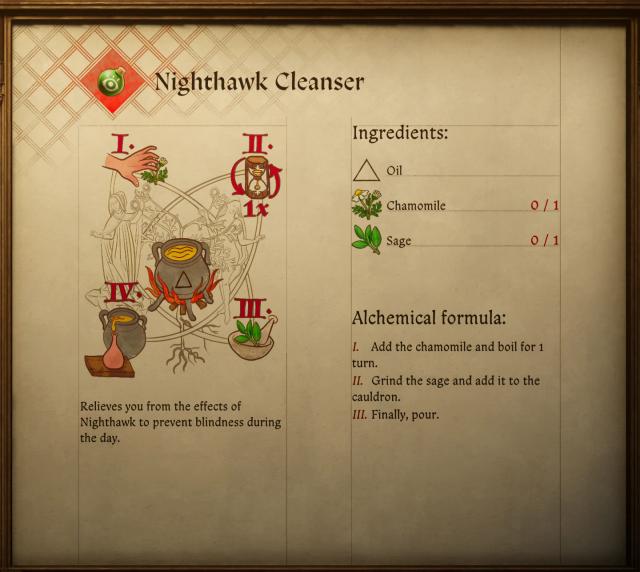Select the Oil ingredient row
The height and width of the screenshot is (572, 640).
pos(455,171)
